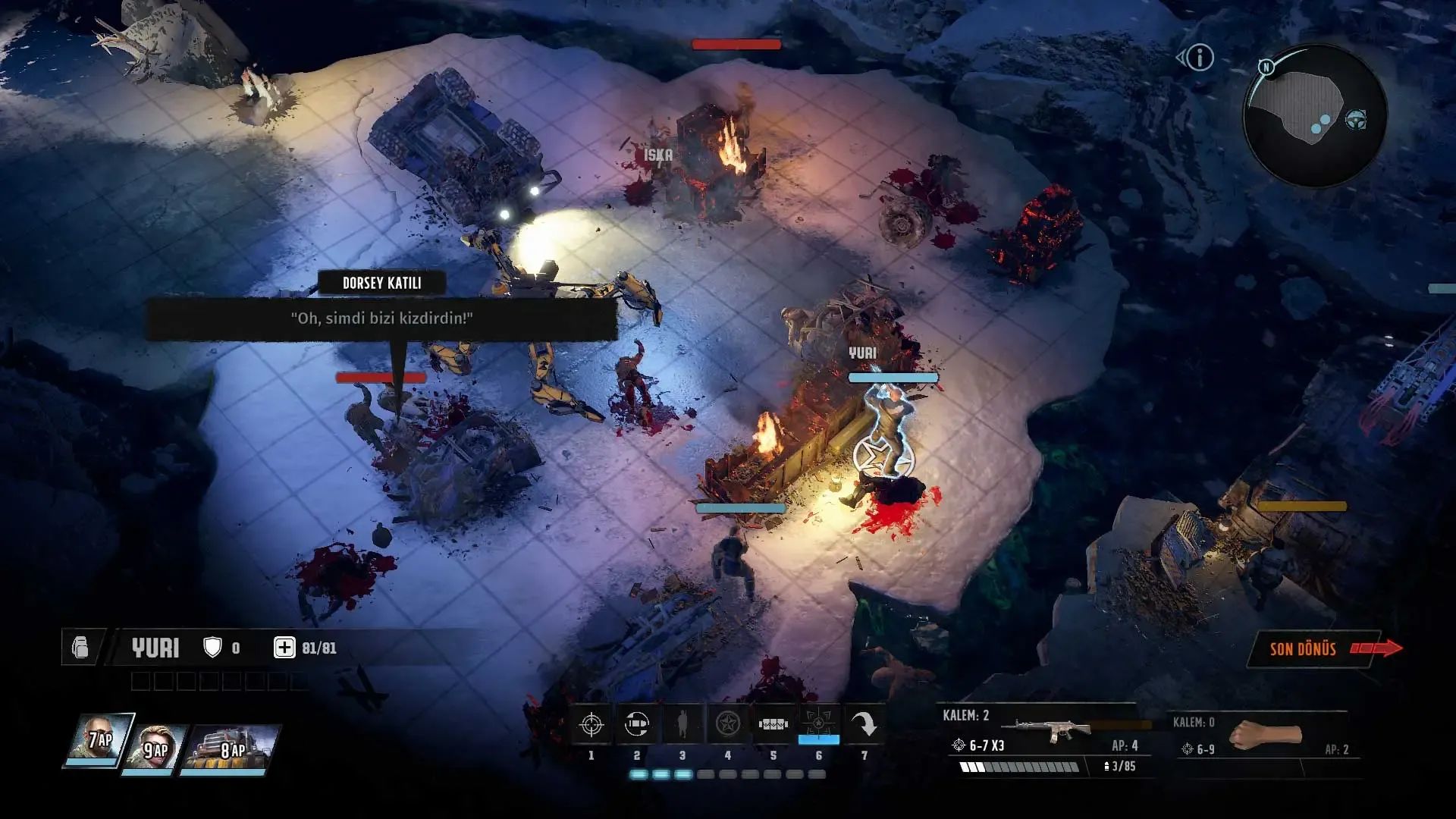The image size is (1456, 819).
Task: Click the steering wheel marker on minimap
Action: click(x=1356, y=120)
